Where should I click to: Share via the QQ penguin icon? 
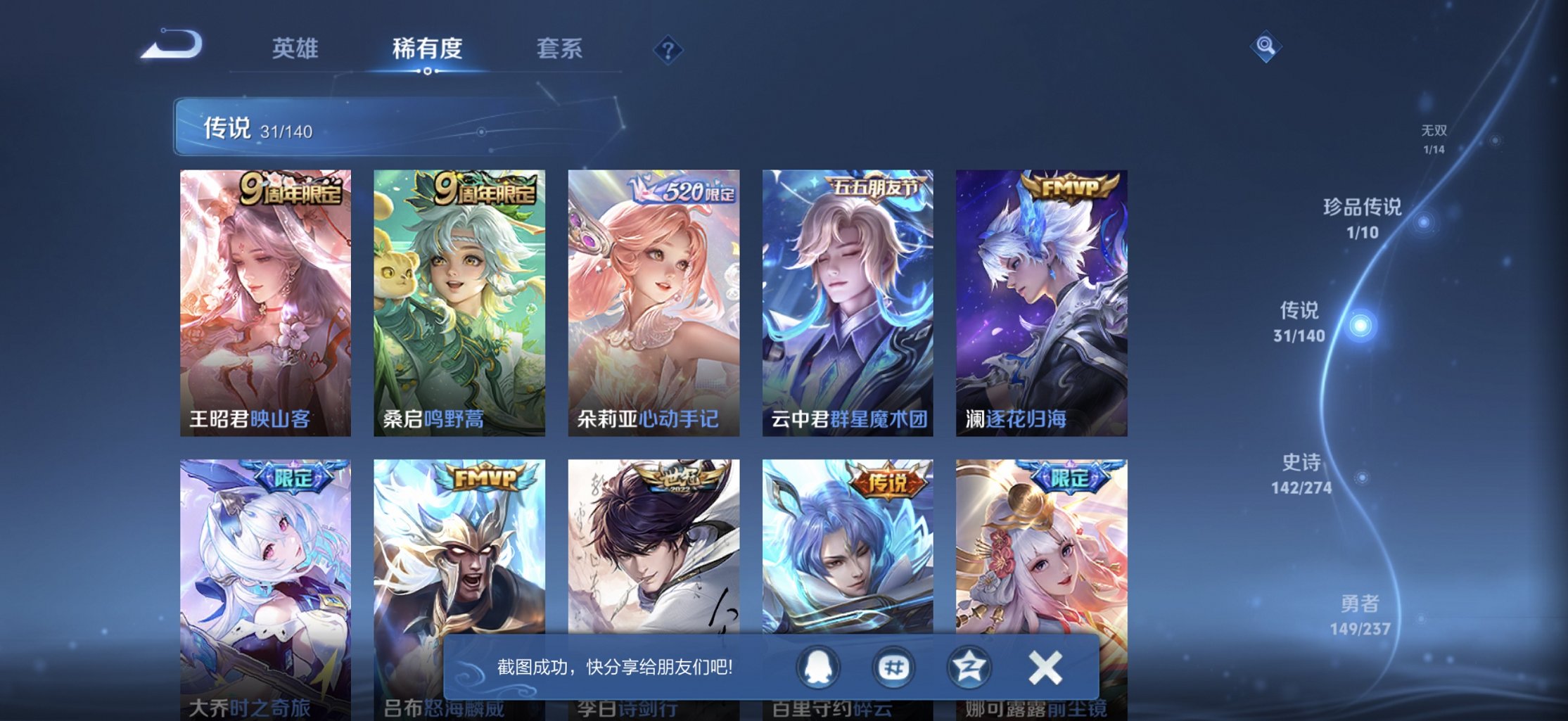point(817,664)
